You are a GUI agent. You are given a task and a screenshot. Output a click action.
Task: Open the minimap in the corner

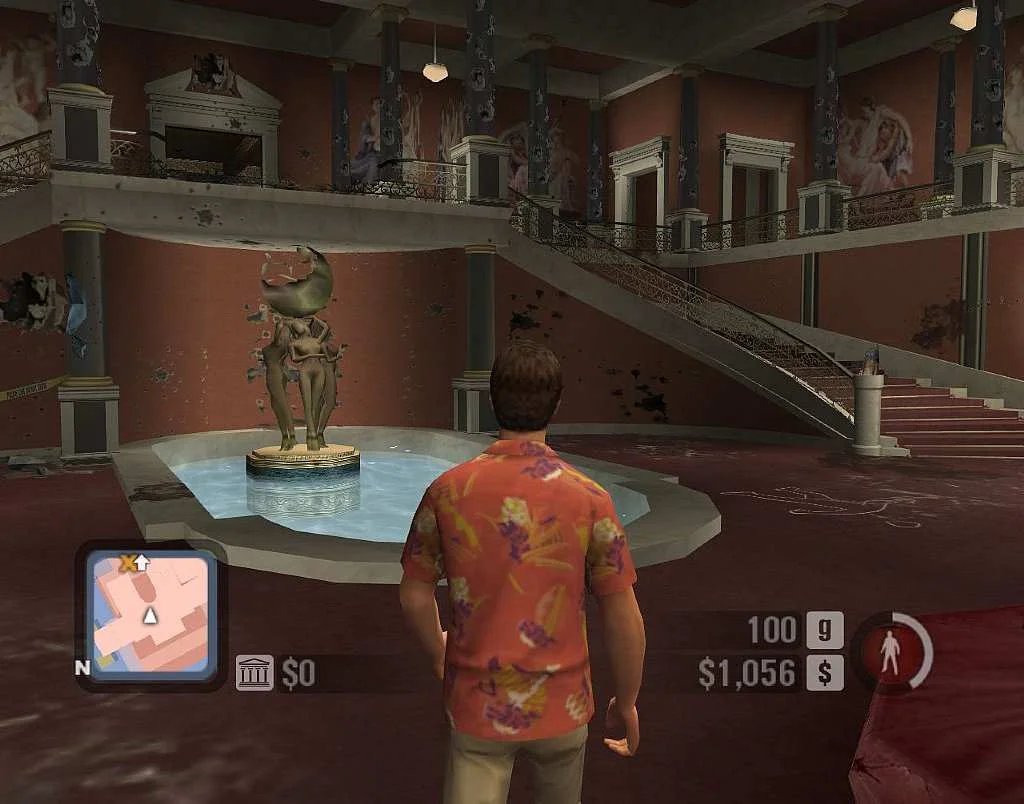(150, 614)
